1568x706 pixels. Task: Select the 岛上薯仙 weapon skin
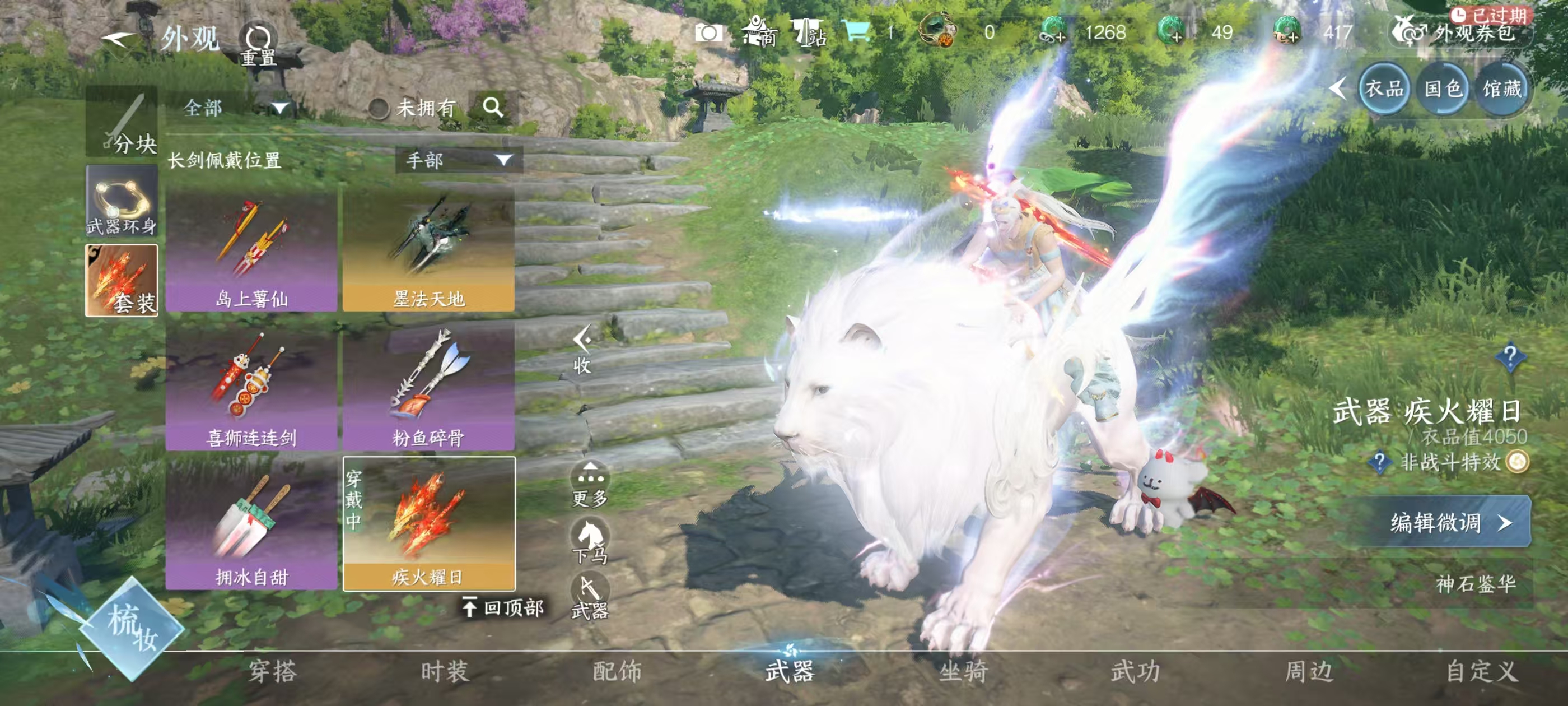pos(251,251)
